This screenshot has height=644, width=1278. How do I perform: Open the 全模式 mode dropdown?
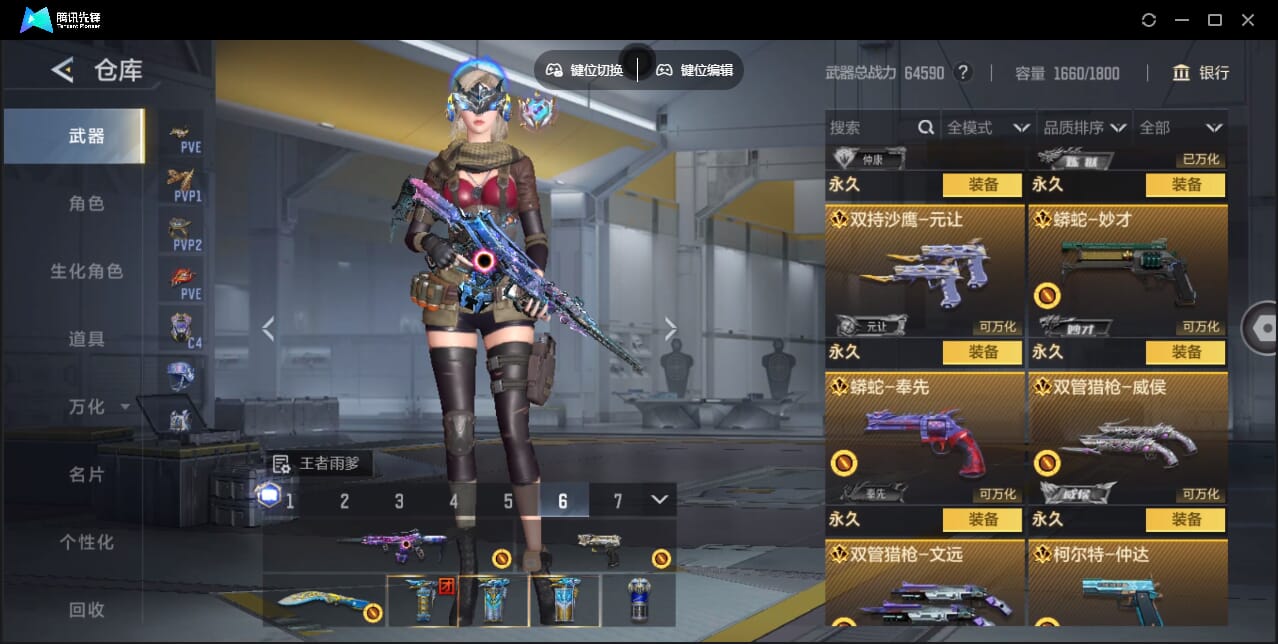987,128
